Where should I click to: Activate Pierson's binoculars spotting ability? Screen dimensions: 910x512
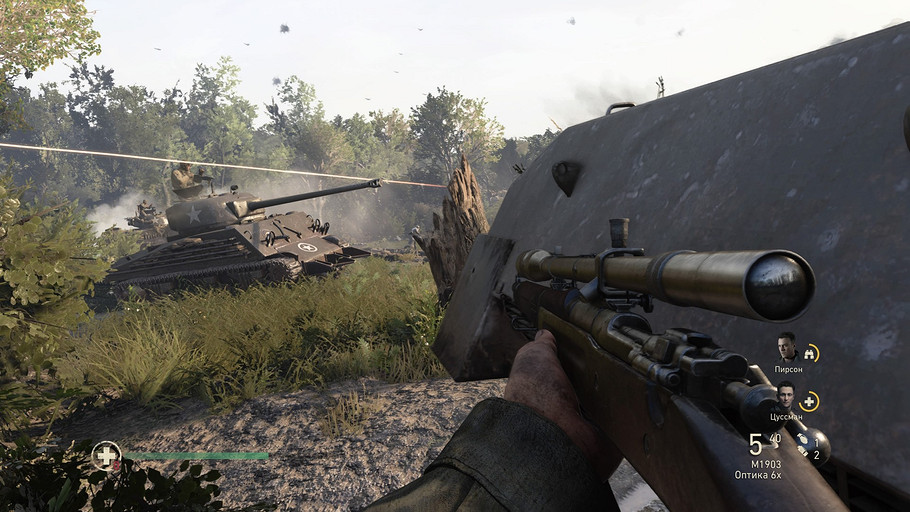(810, 352)
